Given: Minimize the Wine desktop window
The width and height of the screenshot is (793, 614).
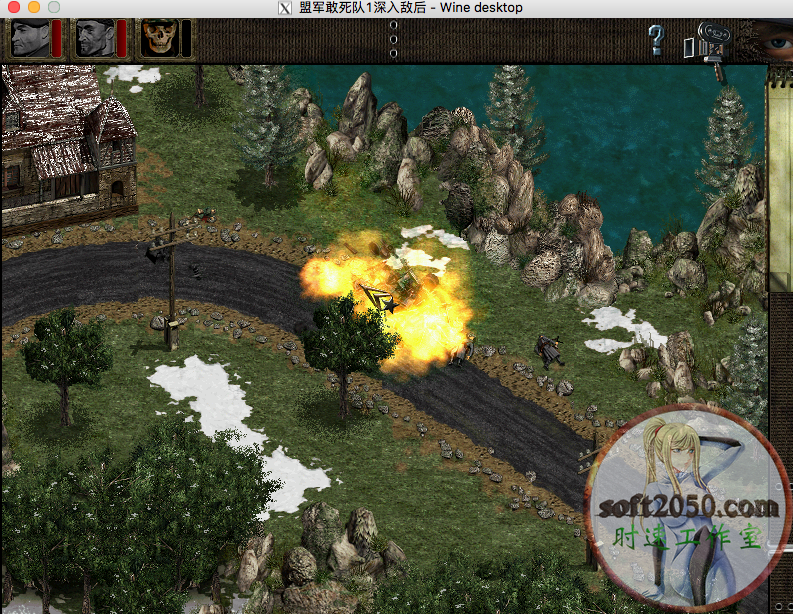Looking at the screenshot, I should (31, 8).
